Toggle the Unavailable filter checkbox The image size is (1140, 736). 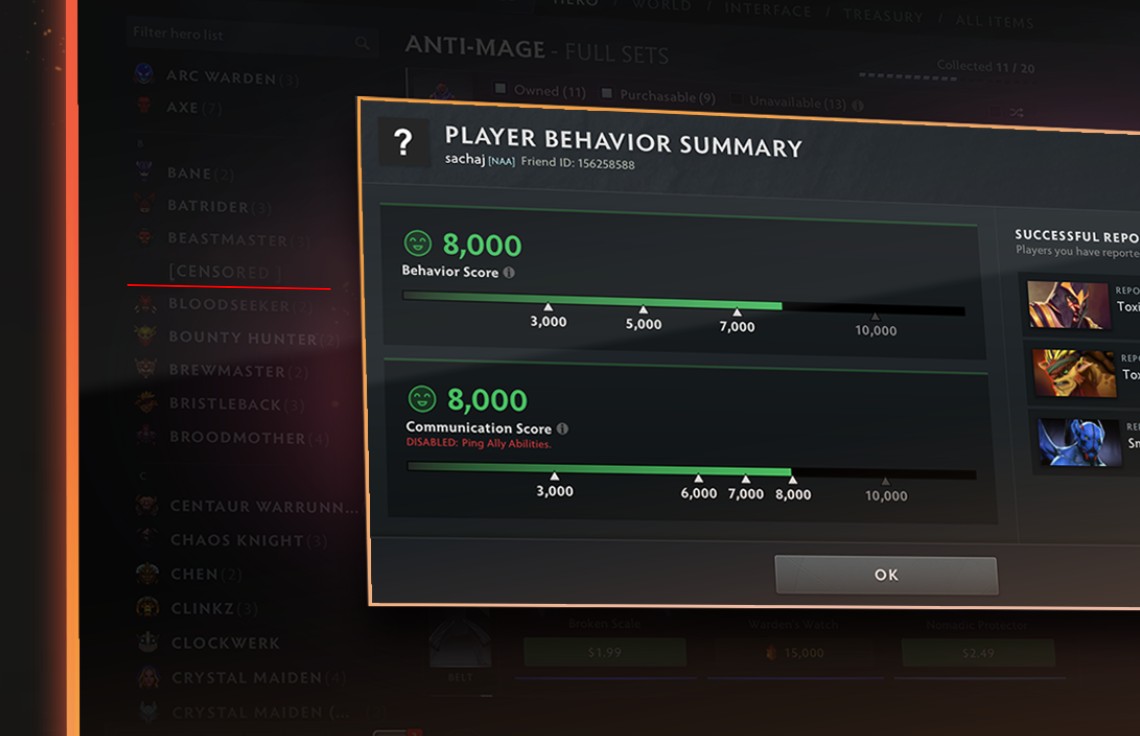pyautogui.click(x=737, y=101)
